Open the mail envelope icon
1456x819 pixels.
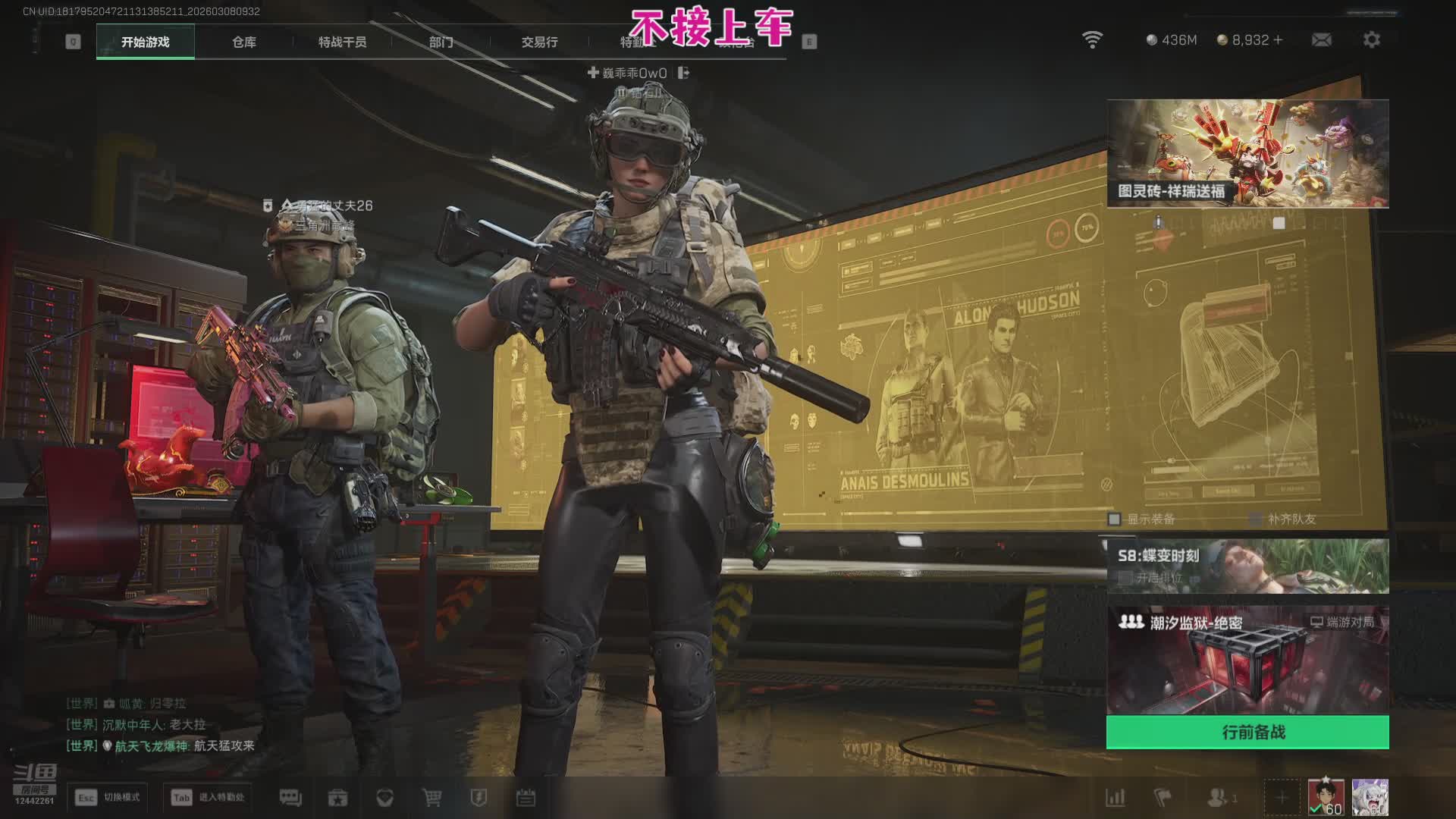[x=1321, y=39]
